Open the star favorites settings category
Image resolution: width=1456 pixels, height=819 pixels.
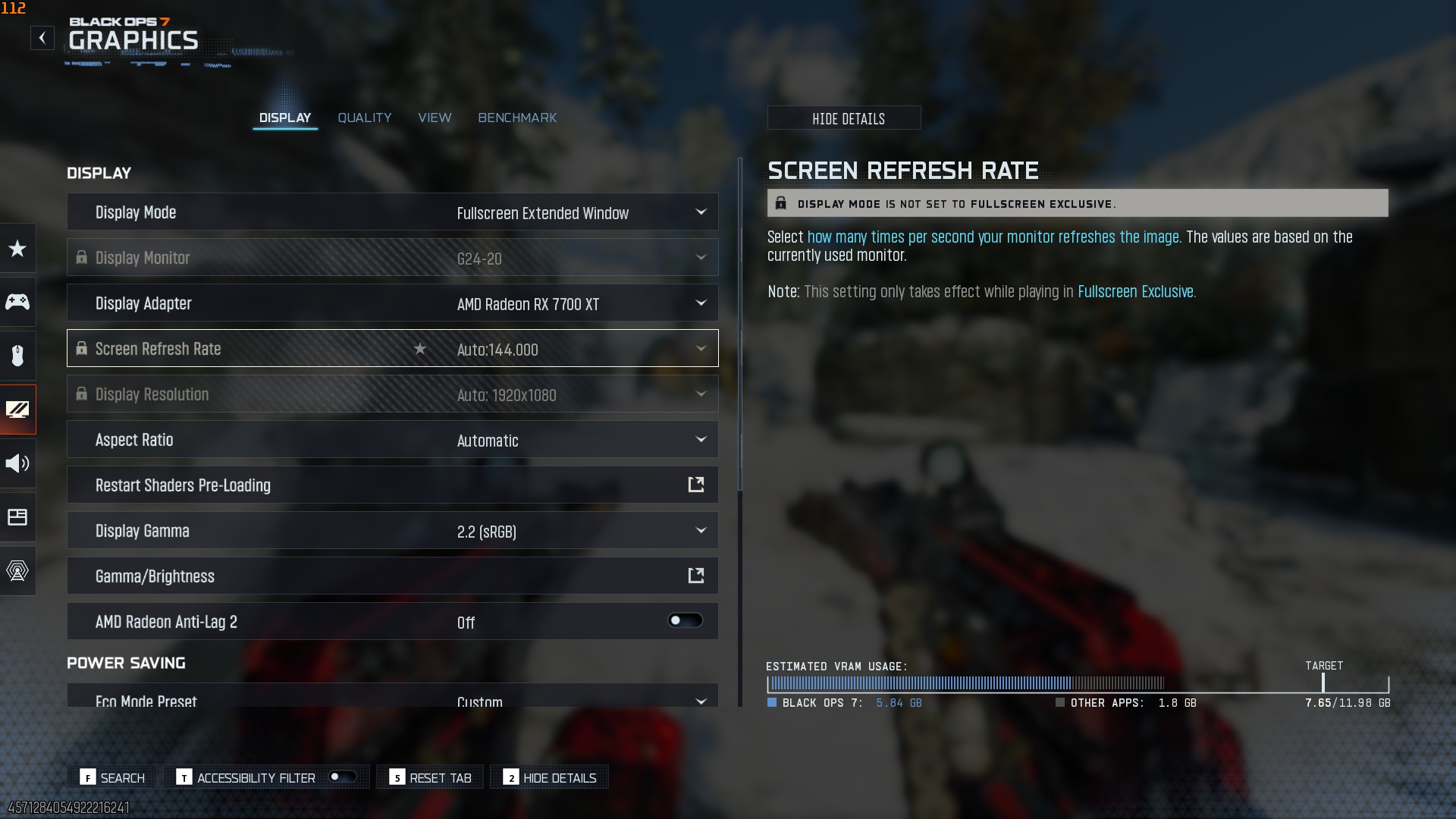coord(17,249)
